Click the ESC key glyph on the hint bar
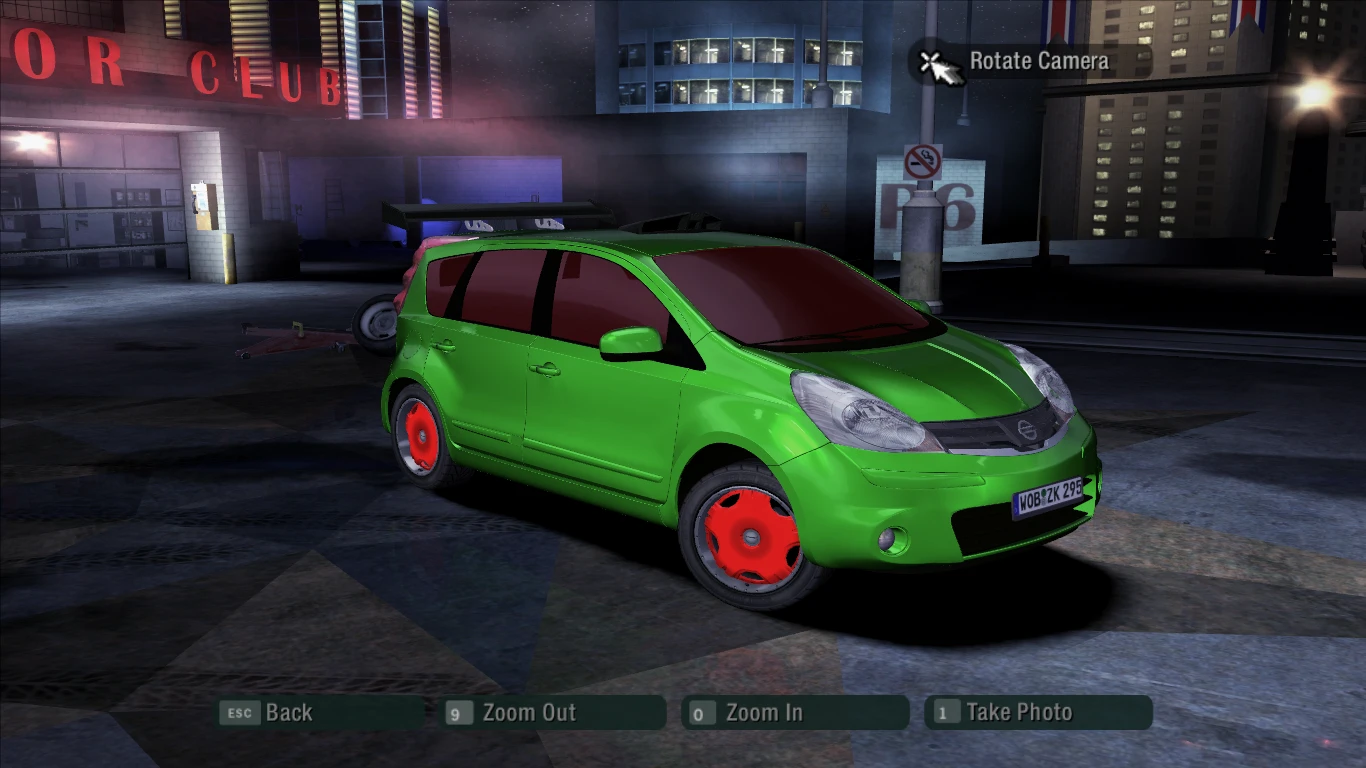This screenshot has height=768, width=1366. [238, 713]
